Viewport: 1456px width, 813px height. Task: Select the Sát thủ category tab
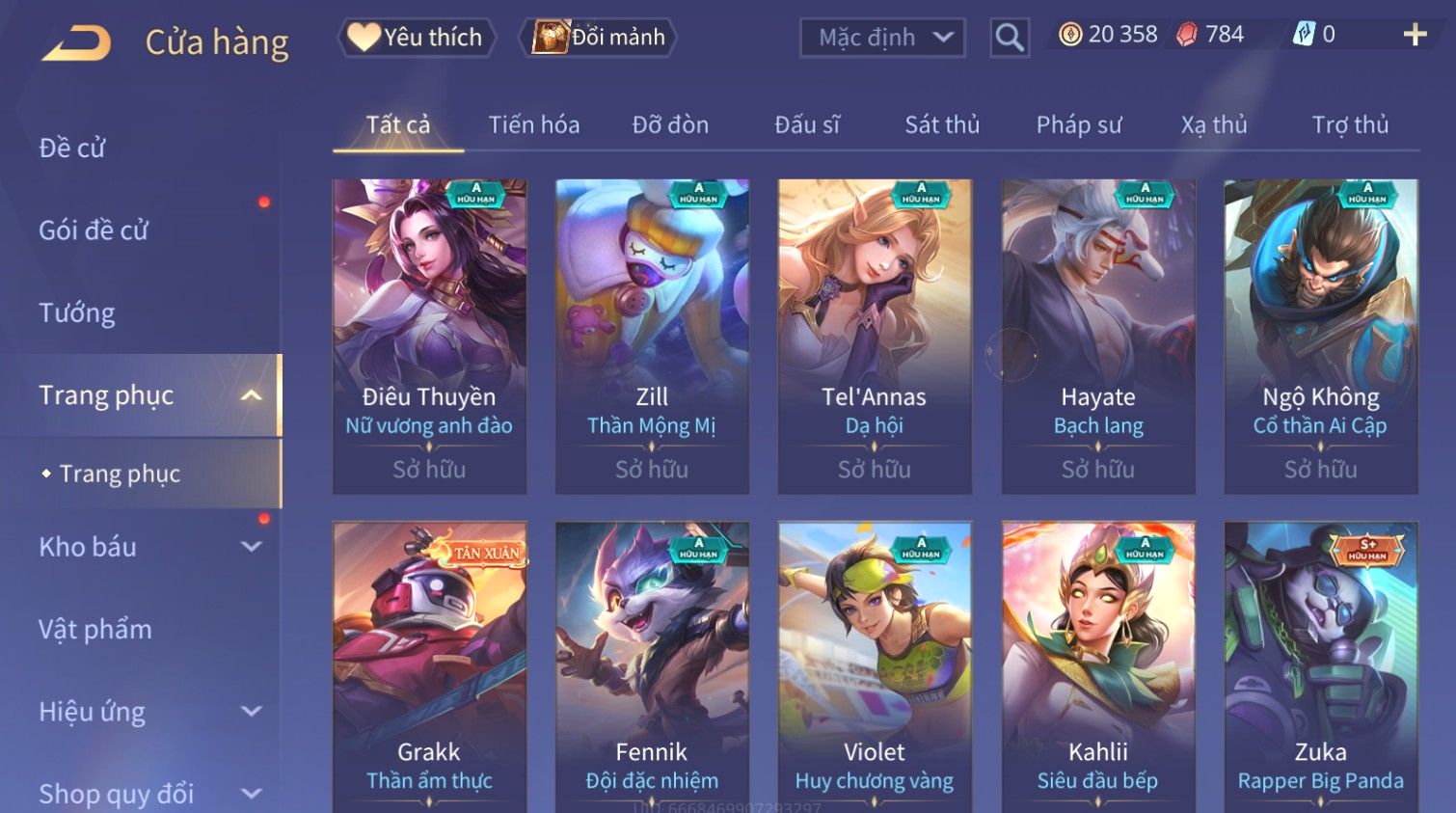941,125
